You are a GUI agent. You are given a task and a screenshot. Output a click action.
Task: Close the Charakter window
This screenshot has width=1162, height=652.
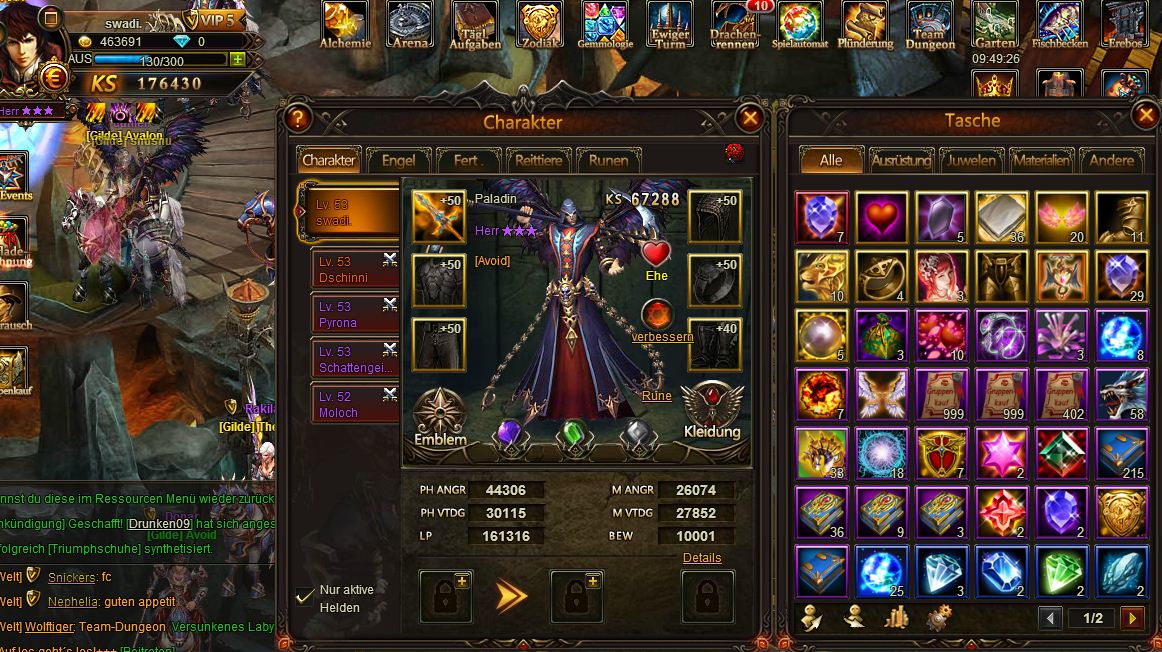tap(749, 119)
